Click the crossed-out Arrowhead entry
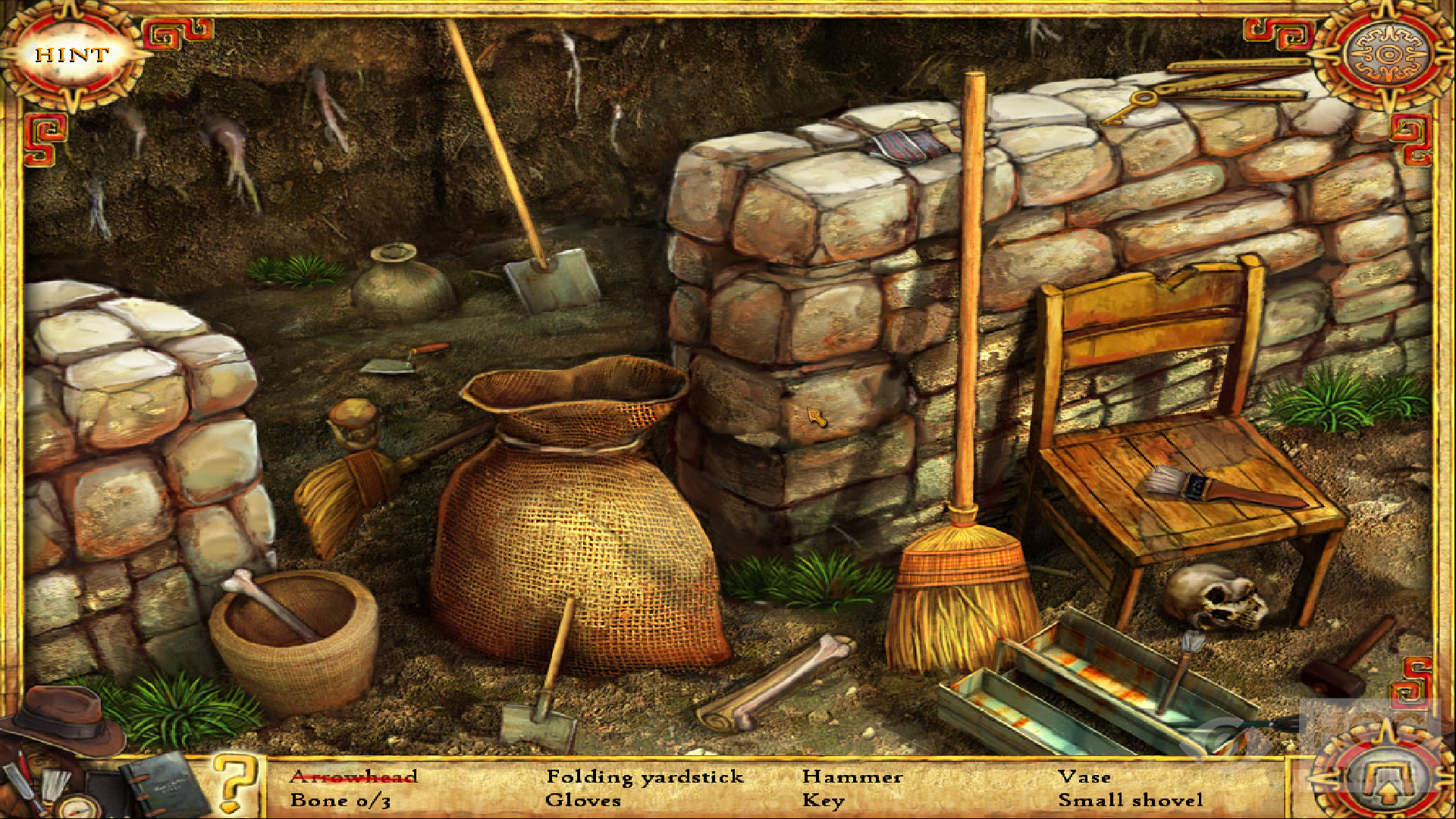1456x819 pixels. (x=353, y=777)
